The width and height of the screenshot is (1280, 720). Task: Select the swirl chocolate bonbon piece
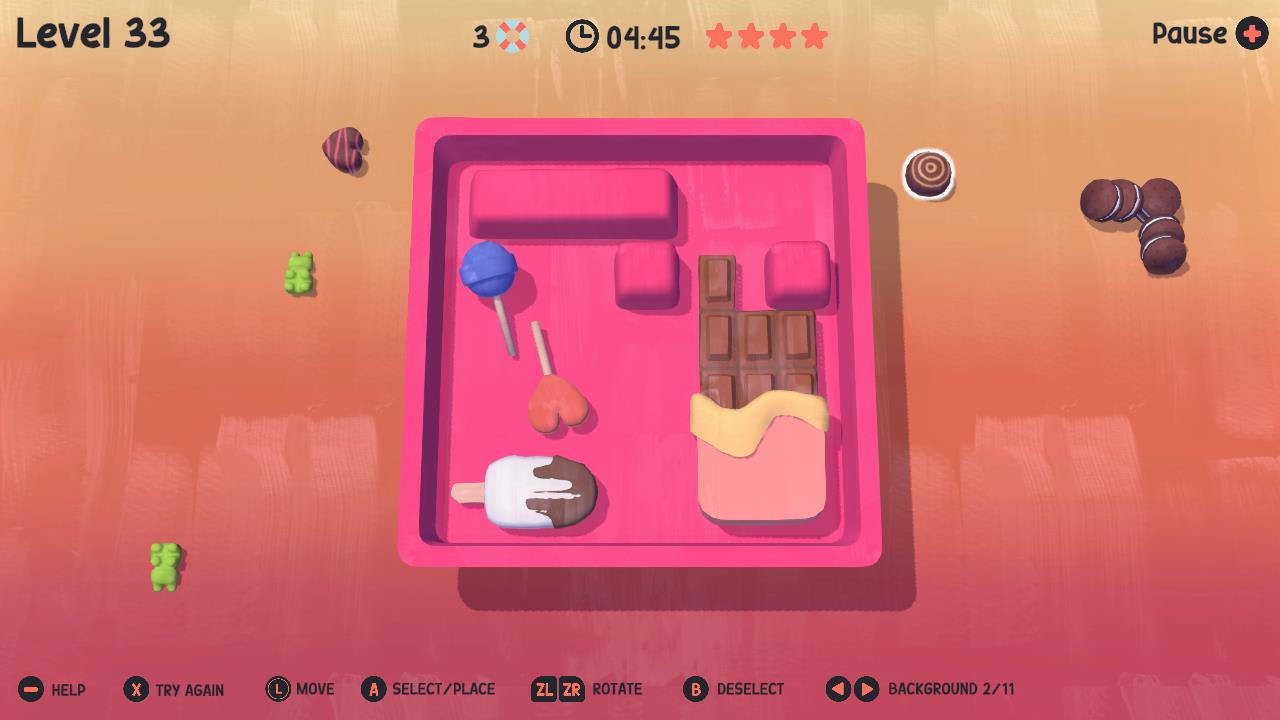928,173
